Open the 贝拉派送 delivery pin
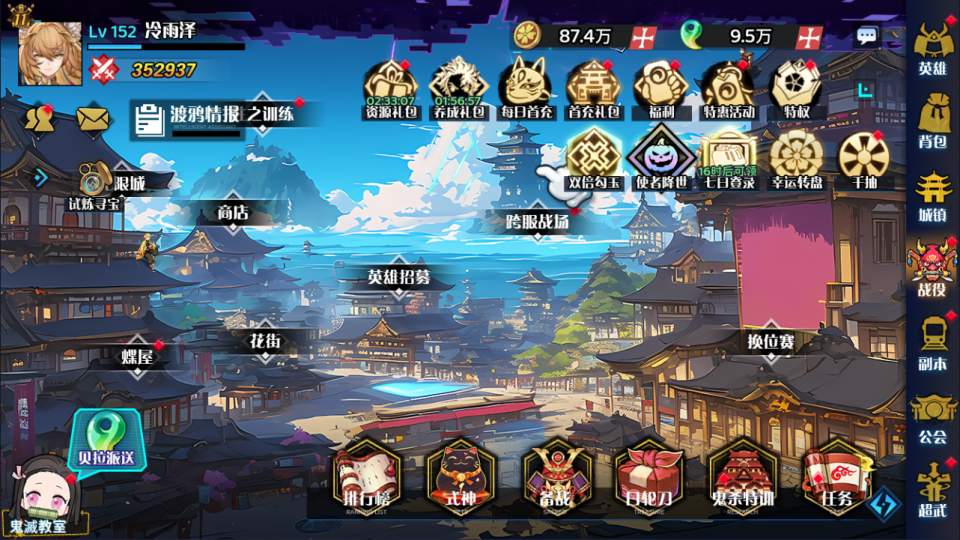 tap(105, 440)
